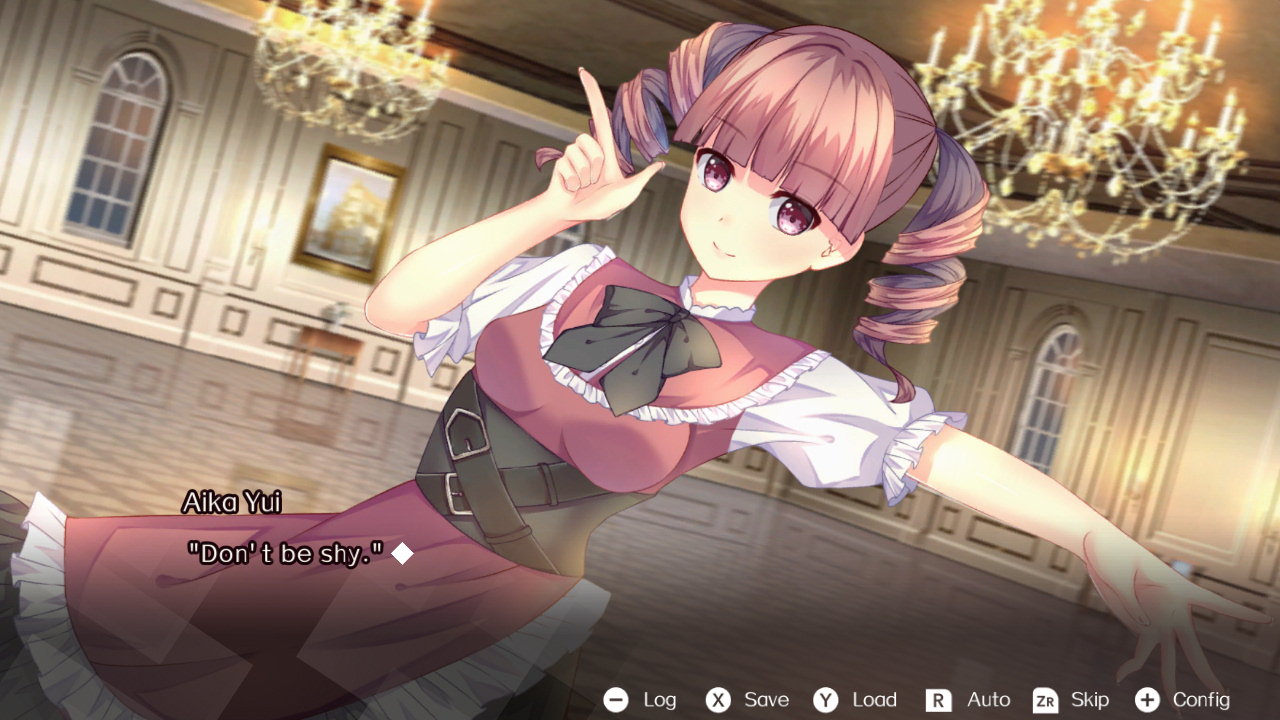Open the Save menu
Viewport: 1280px width, 720px height.
(766, 700)
